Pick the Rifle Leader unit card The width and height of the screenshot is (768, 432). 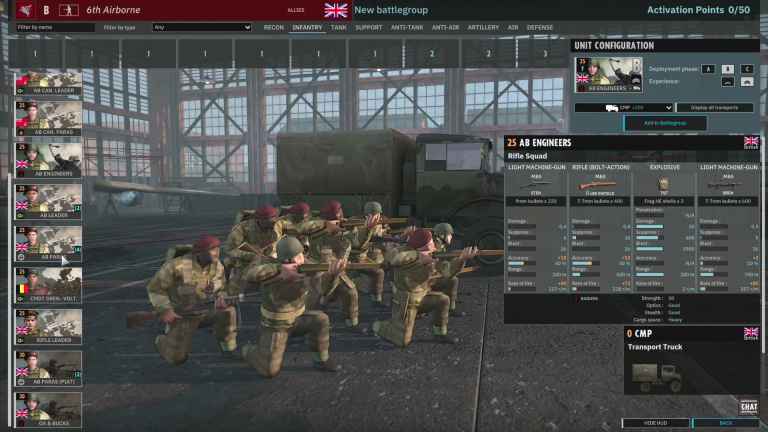[x=48, y=325]
